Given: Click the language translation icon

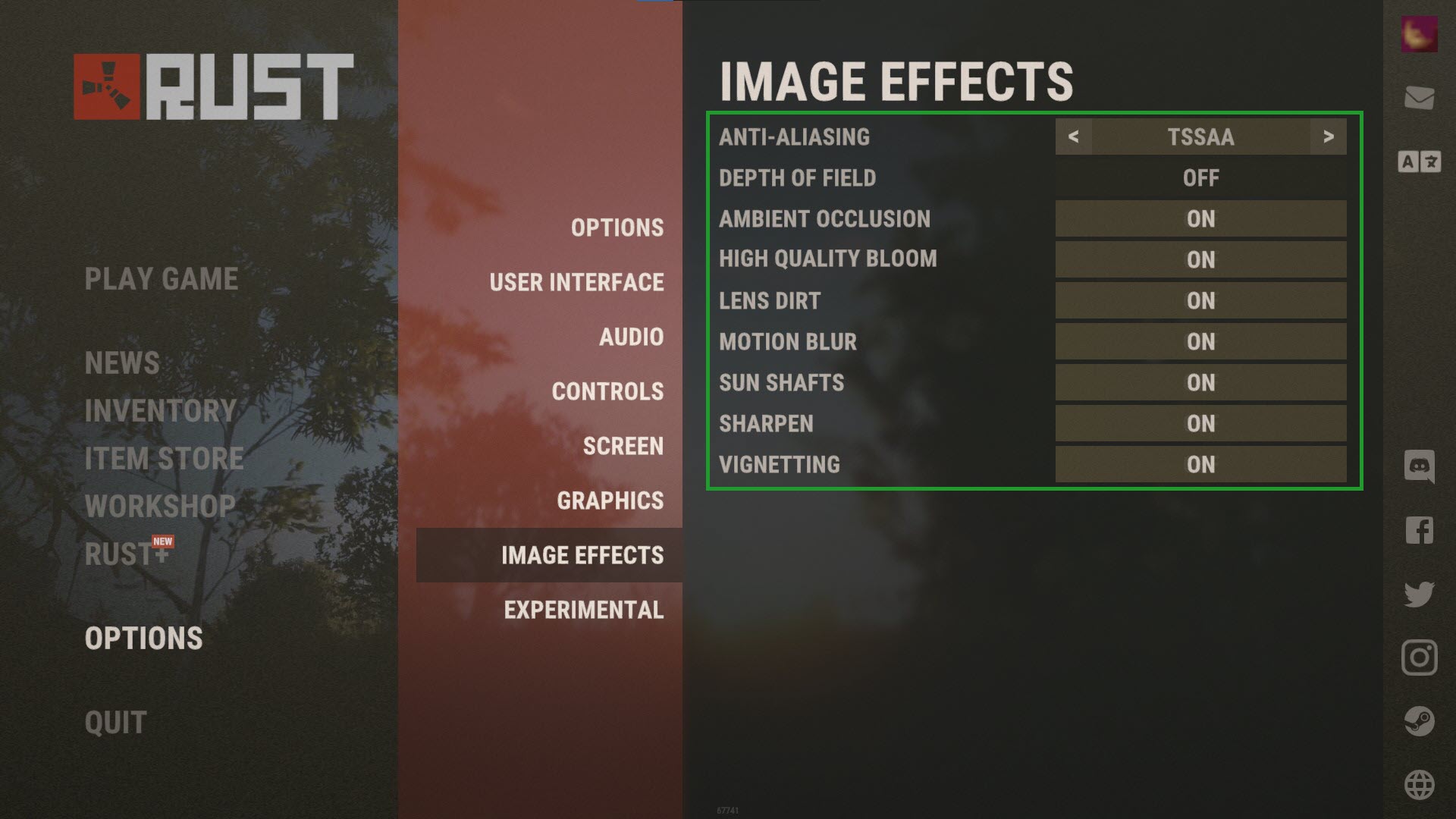Looking at the screenshot, I should click(x=1421, y=162).
